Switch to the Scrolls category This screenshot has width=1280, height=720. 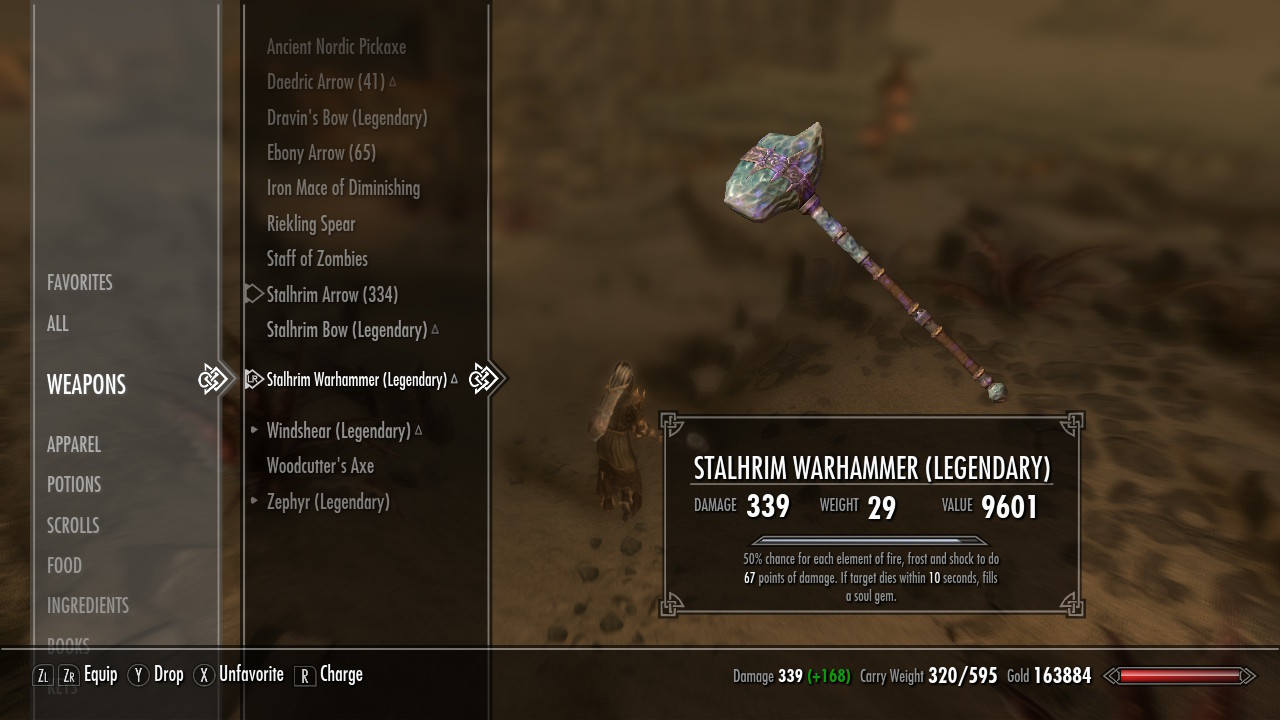point(73,526)
